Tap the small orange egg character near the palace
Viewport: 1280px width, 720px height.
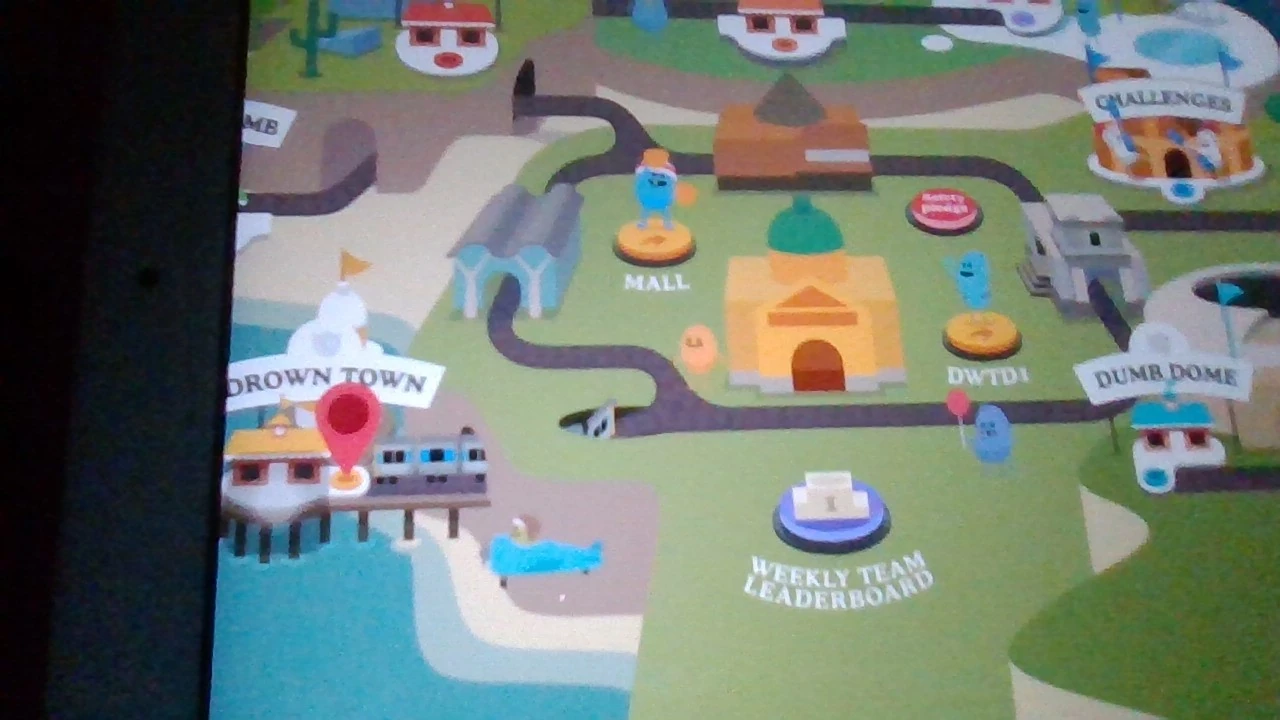pyautogui.click(x=697, y=345)
